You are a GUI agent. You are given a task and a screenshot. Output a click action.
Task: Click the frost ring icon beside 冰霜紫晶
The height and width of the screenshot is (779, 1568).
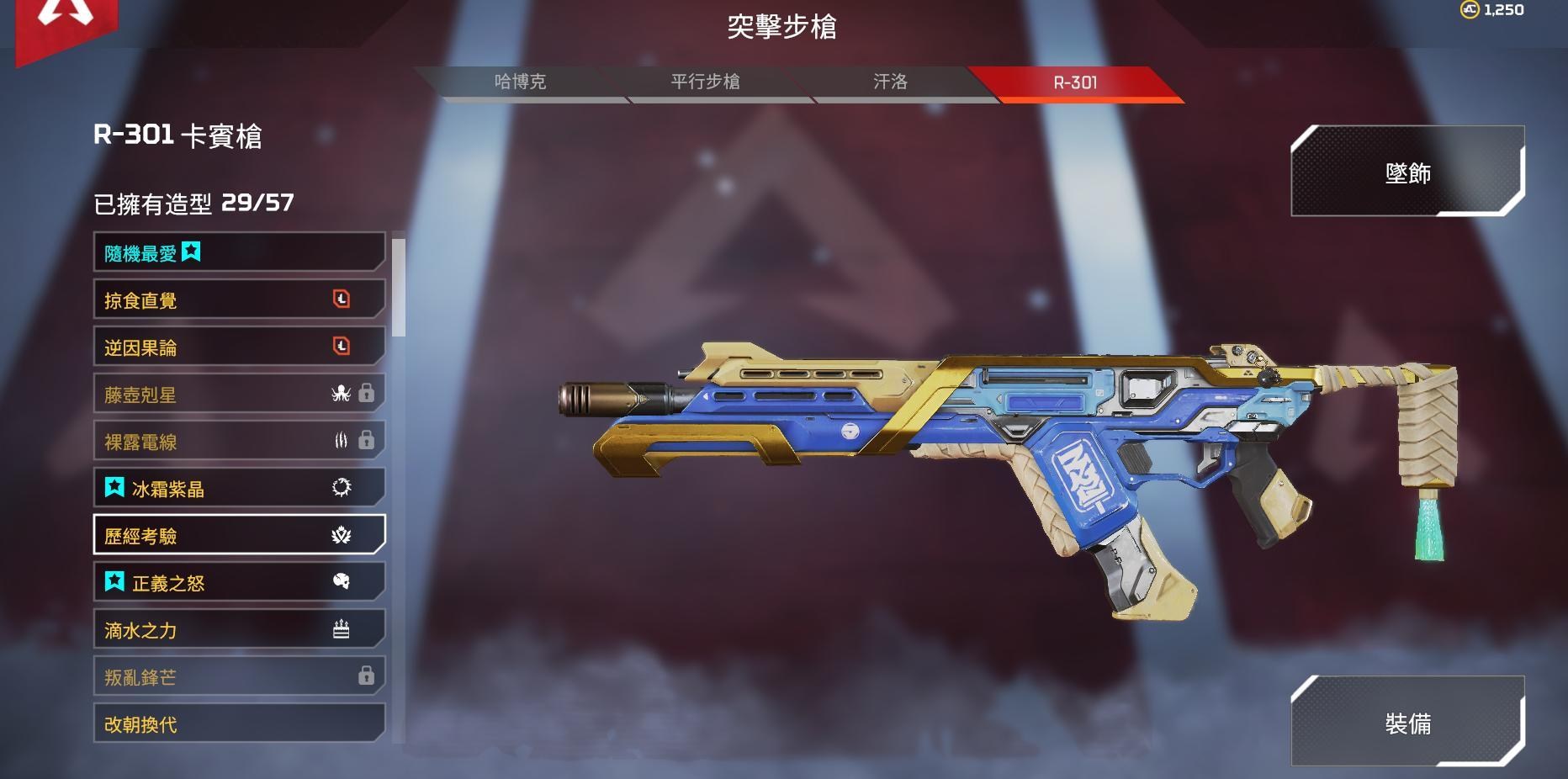(342, 486)
